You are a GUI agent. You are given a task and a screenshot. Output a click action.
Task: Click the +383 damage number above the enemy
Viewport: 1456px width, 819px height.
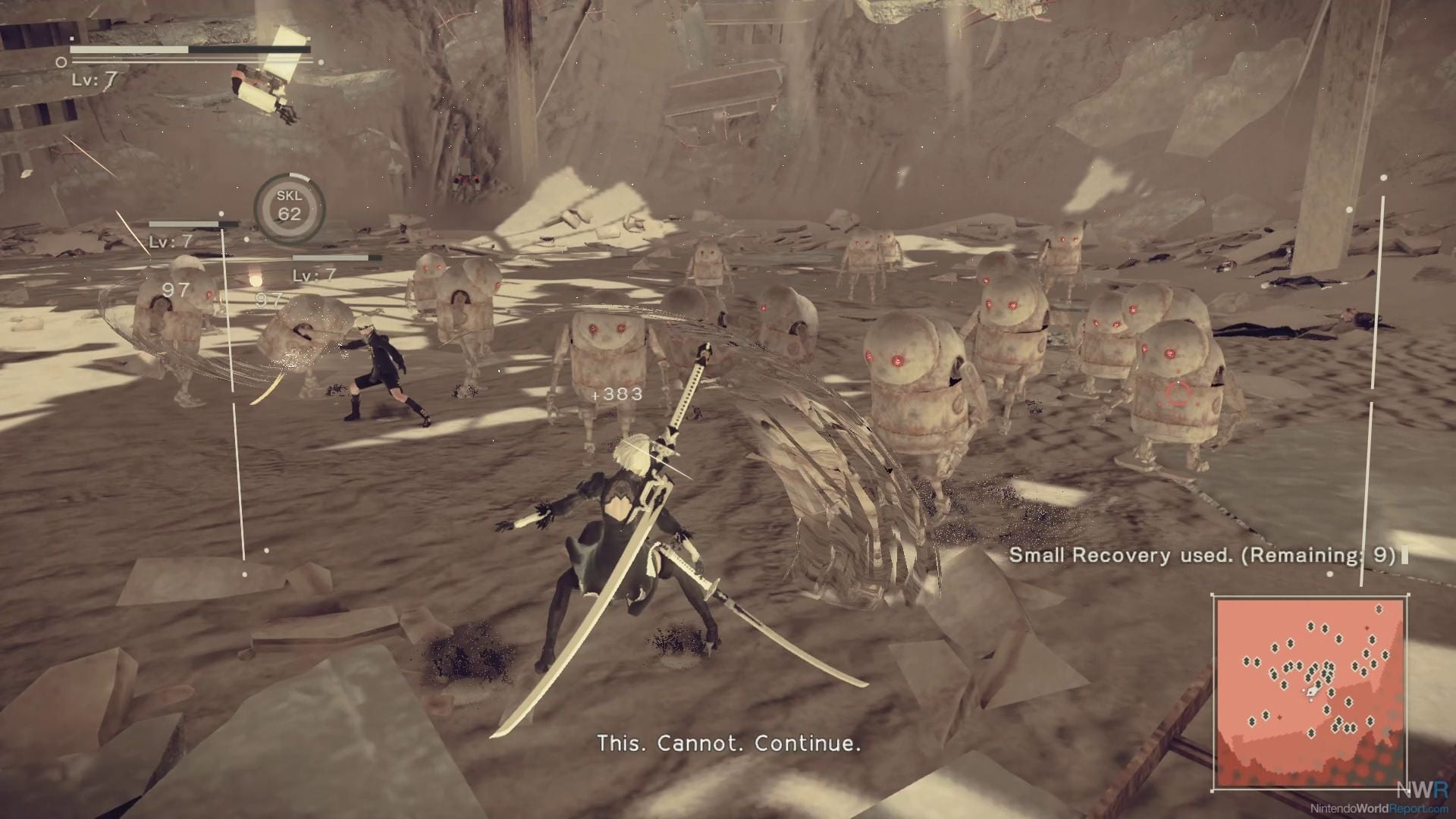[x=616, y=394]
